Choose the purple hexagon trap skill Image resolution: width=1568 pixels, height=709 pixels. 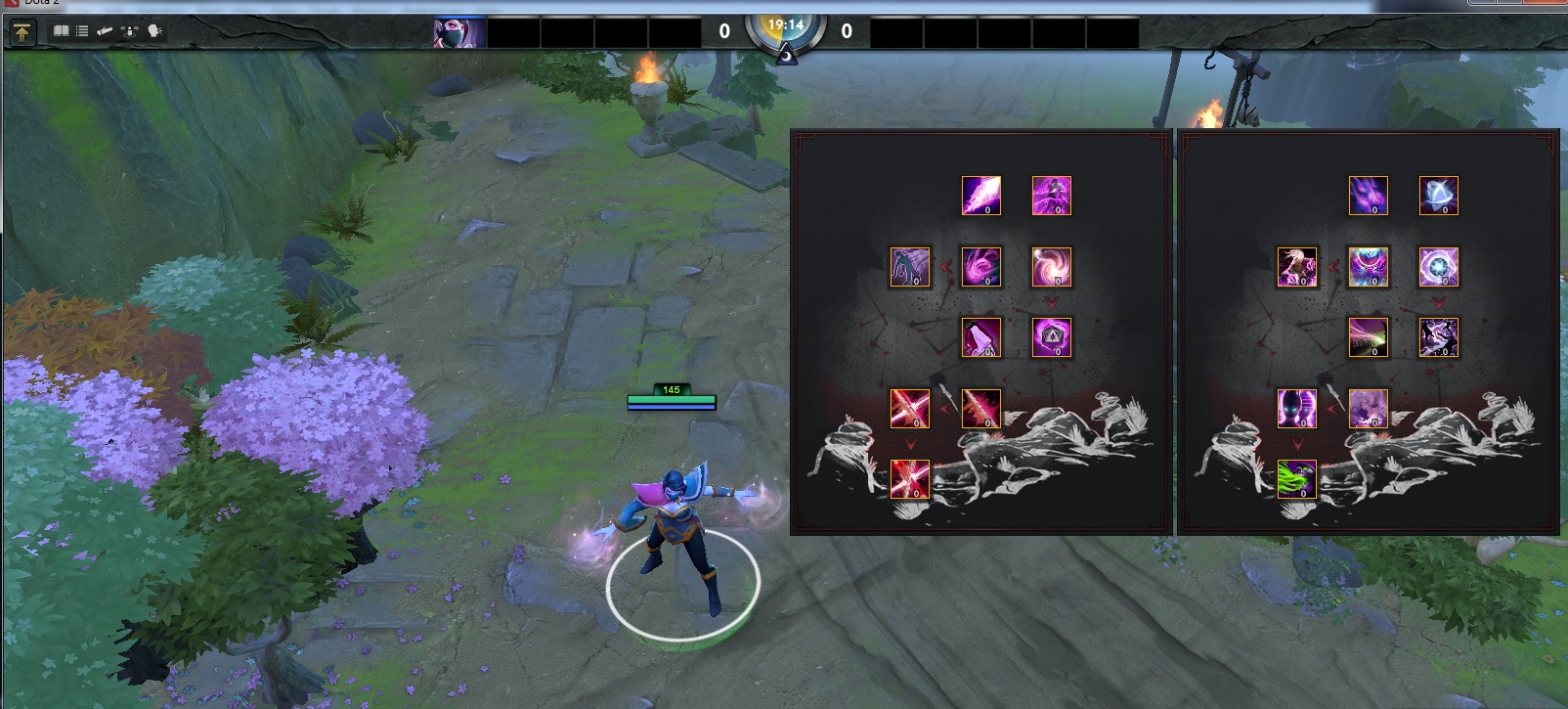pyautogui.click(x=1051, y=337)
